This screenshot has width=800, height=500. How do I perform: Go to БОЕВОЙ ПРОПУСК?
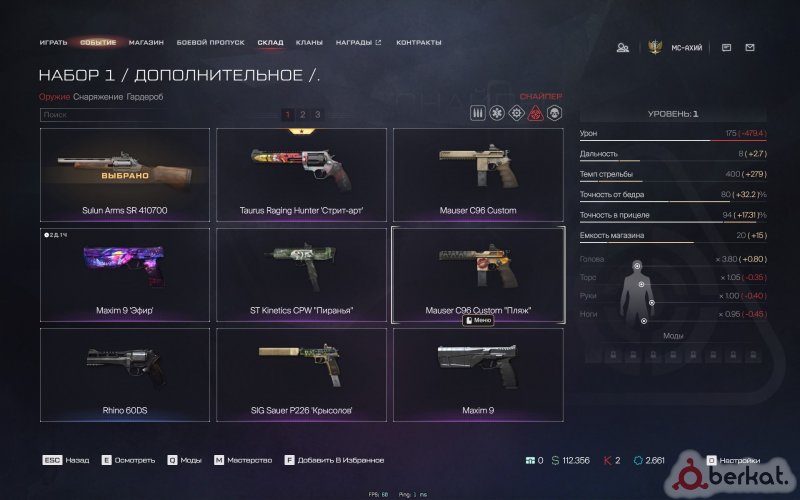pyautogui.click(x=211, y=43)
